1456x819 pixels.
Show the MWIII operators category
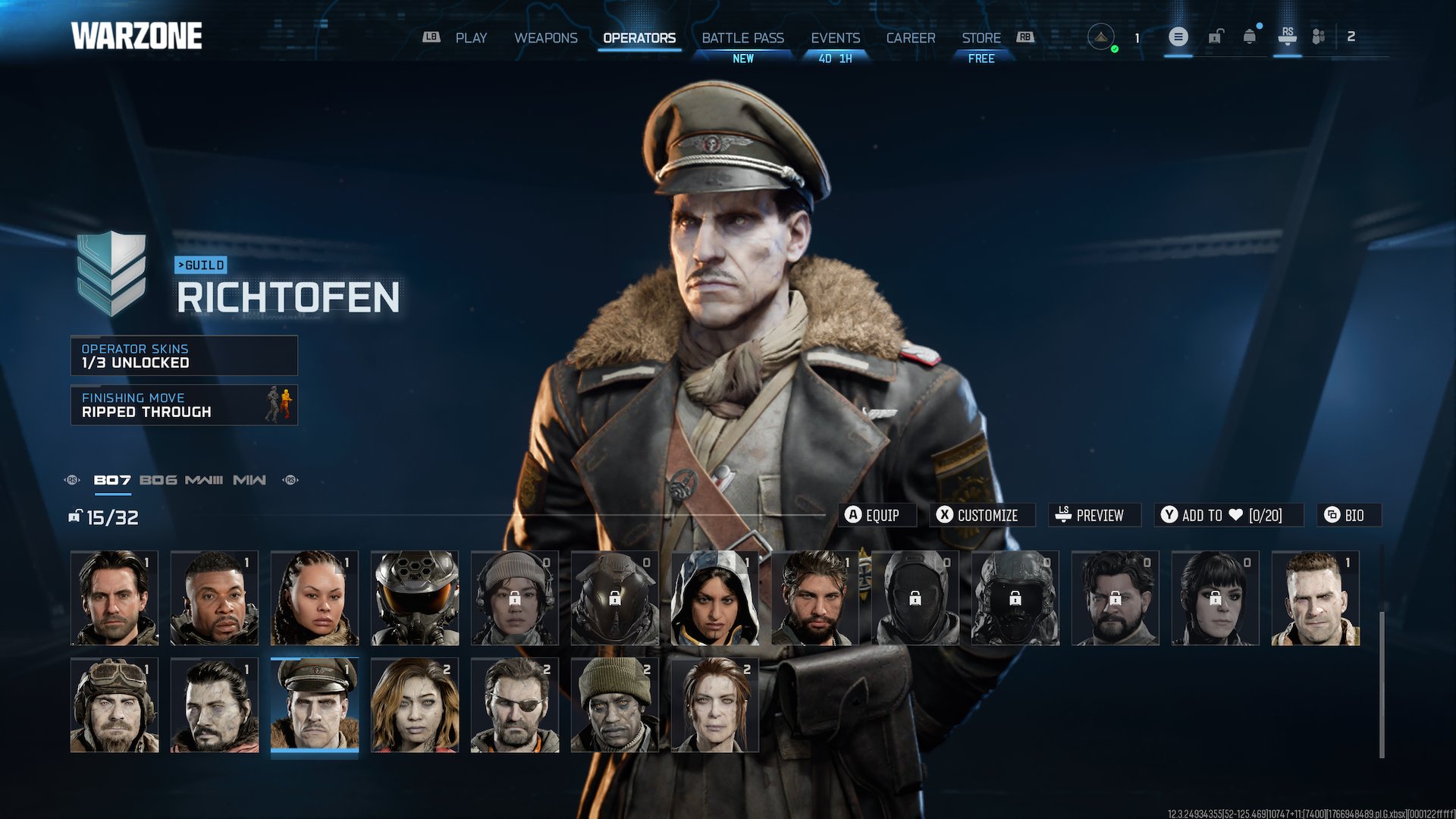(204, 480)
